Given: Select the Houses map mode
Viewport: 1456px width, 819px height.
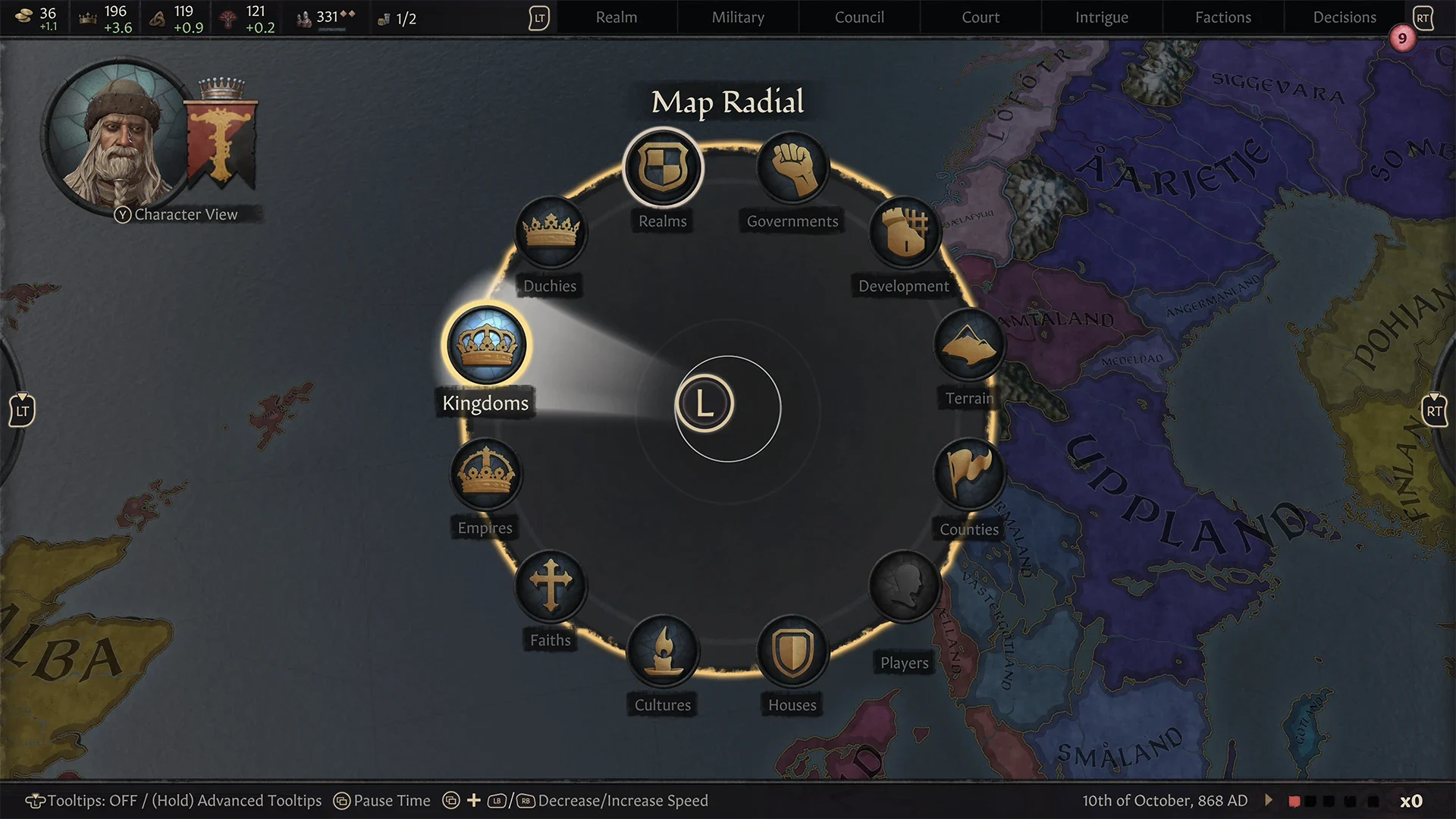Looking at the screenshot, I should click(x=792, y=651).
